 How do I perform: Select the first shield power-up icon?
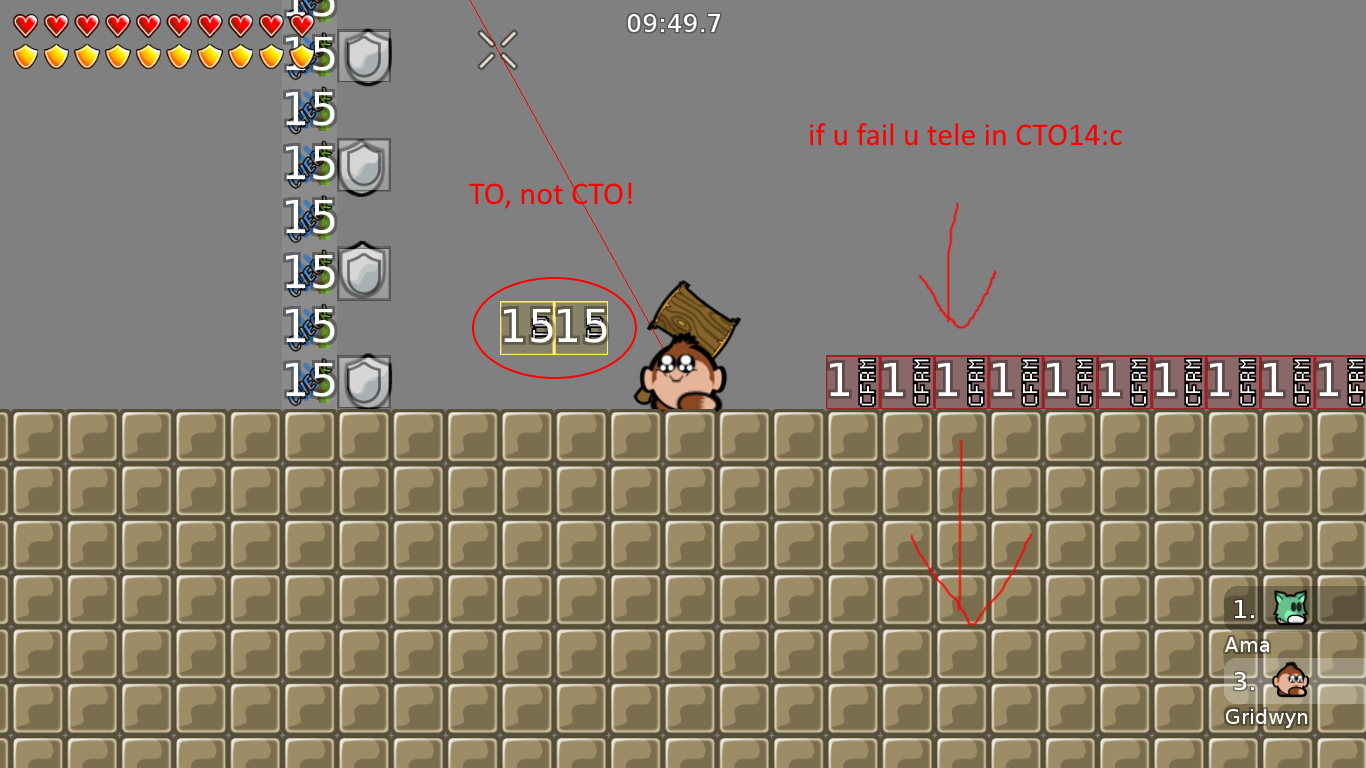point(365,57)
